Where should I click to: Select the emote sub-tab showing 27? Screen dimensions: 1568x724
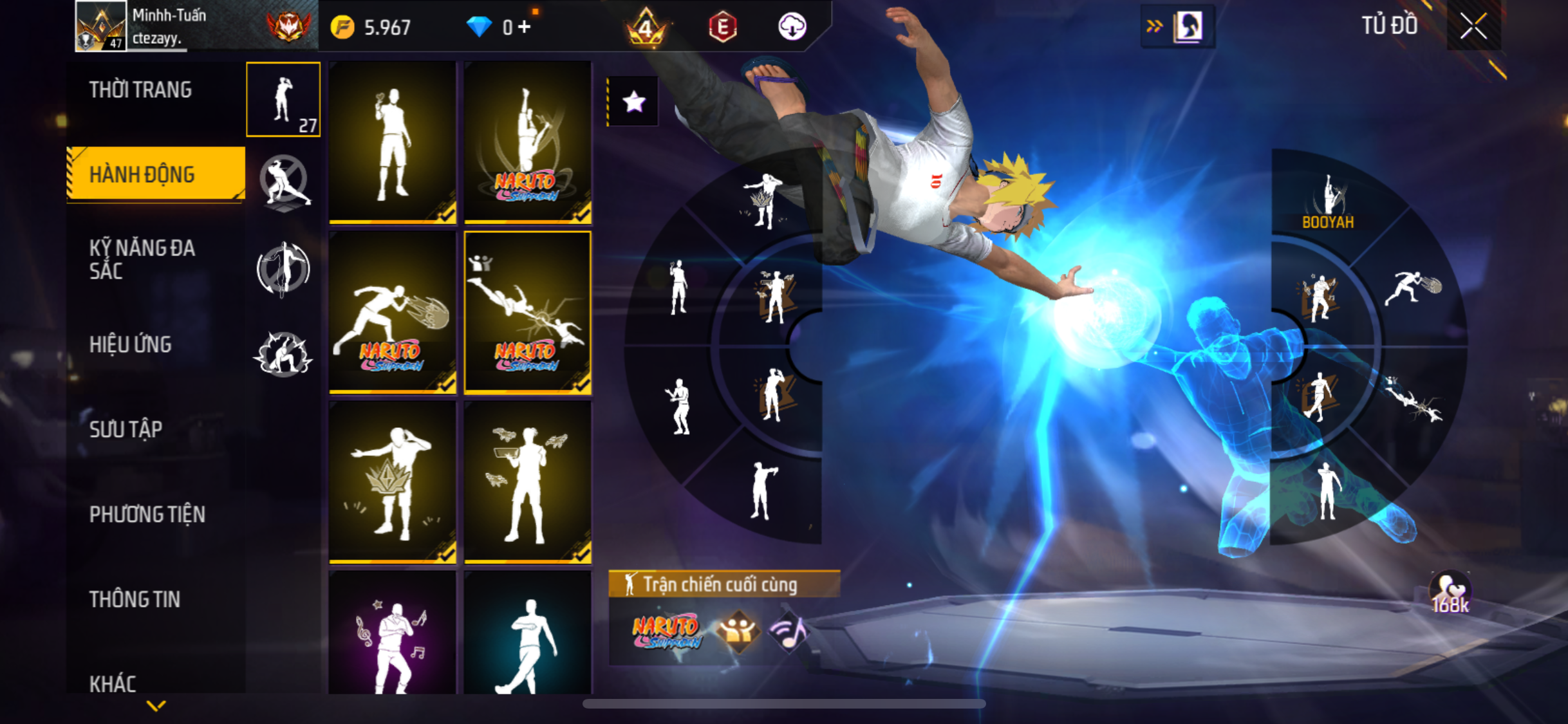[x=283, y=100]
